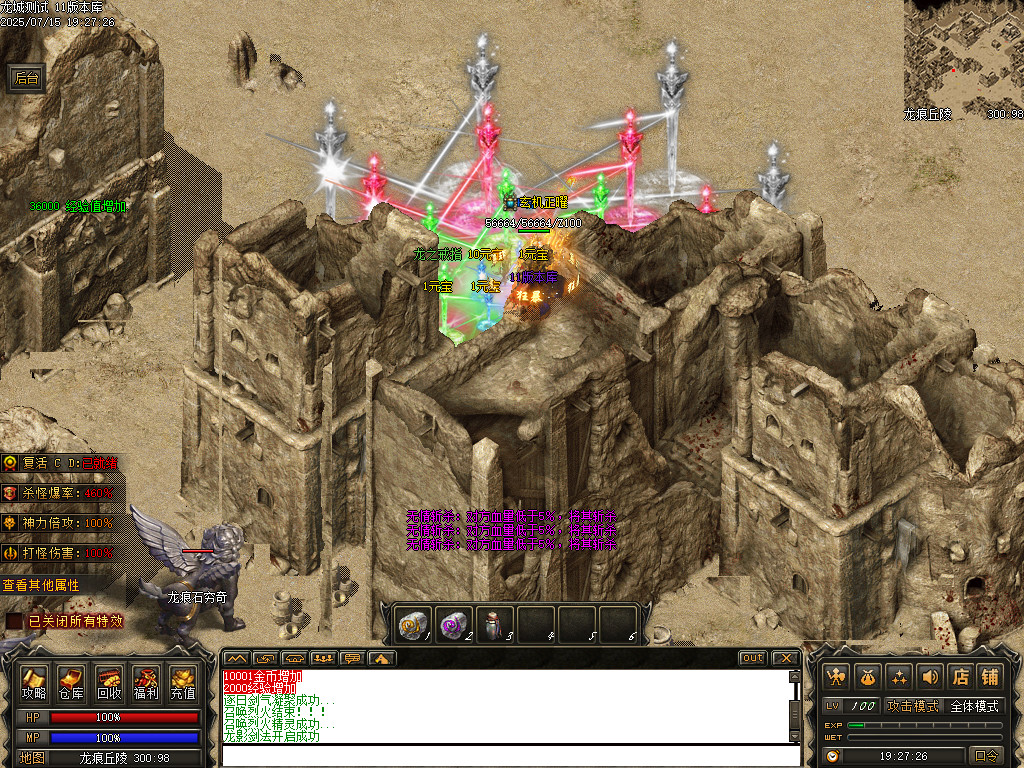Screen dimensions: 1024x768
Task: Select the speech bubble chat channel tab
Action: 351,658
